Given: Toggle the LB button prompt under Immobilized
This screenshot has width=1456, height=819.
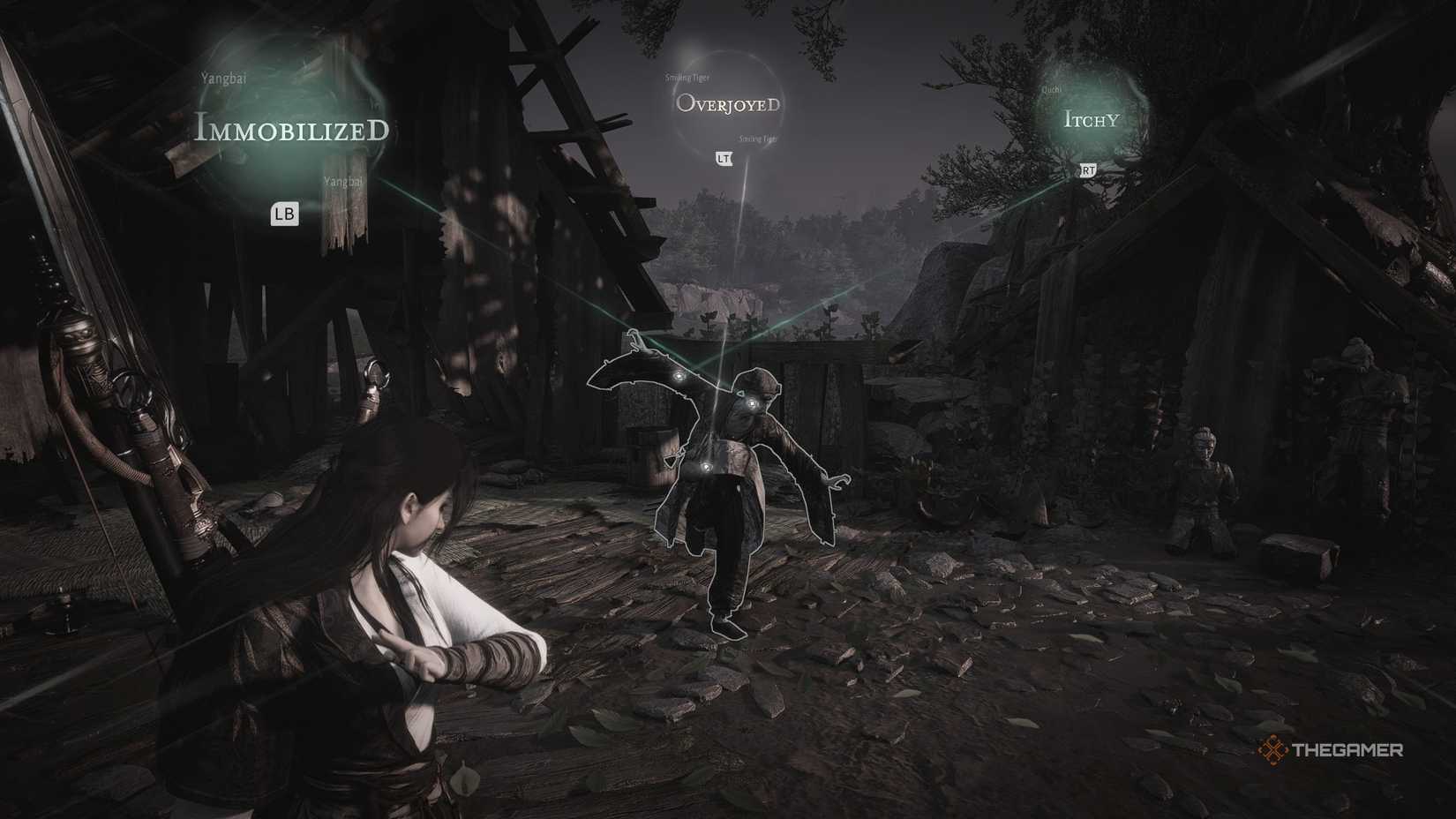Looking at the screenshot, I should tap(284, 212).
